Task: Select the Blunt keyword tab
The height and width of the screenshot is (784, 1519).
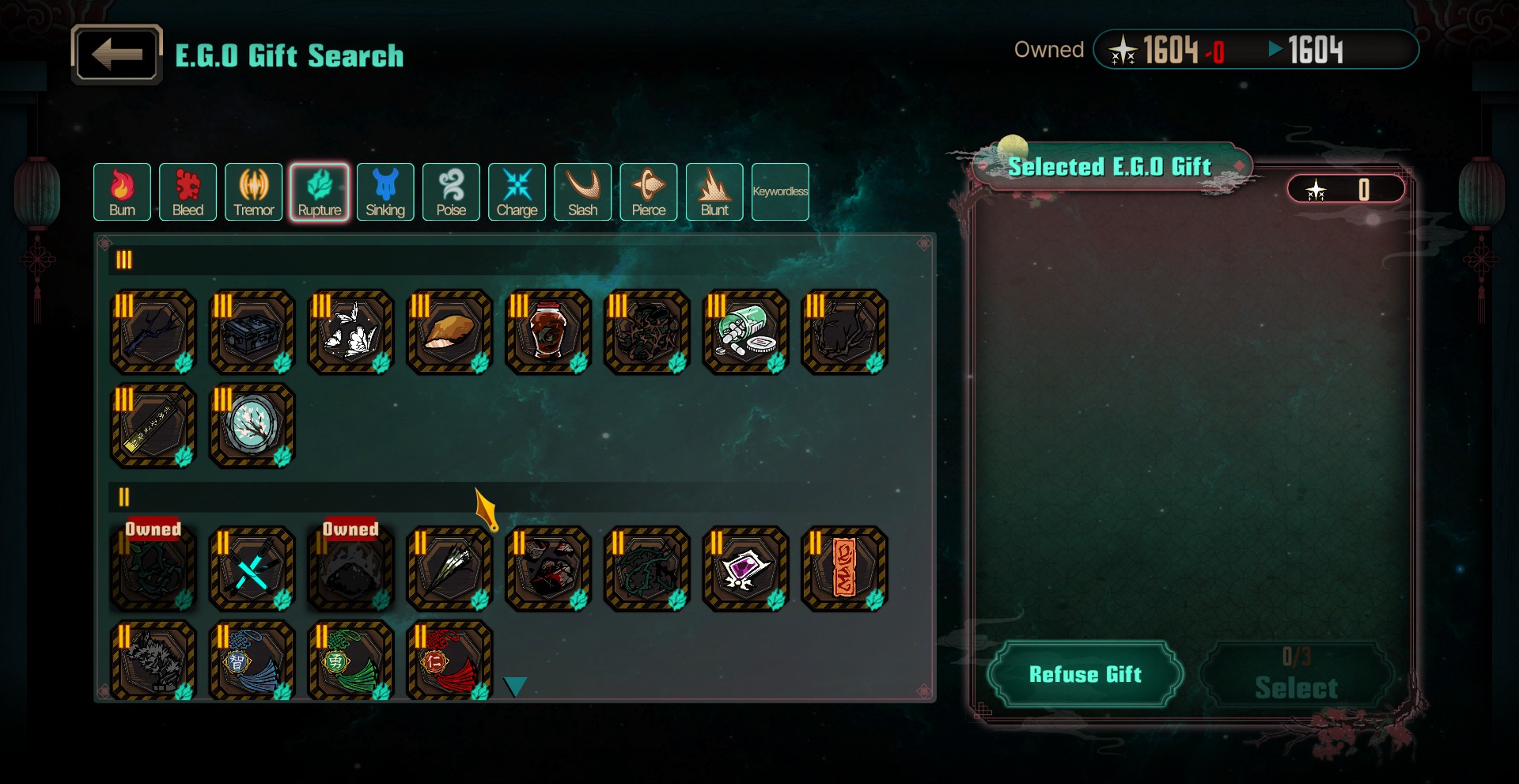Action: click(x=714, y=191)
